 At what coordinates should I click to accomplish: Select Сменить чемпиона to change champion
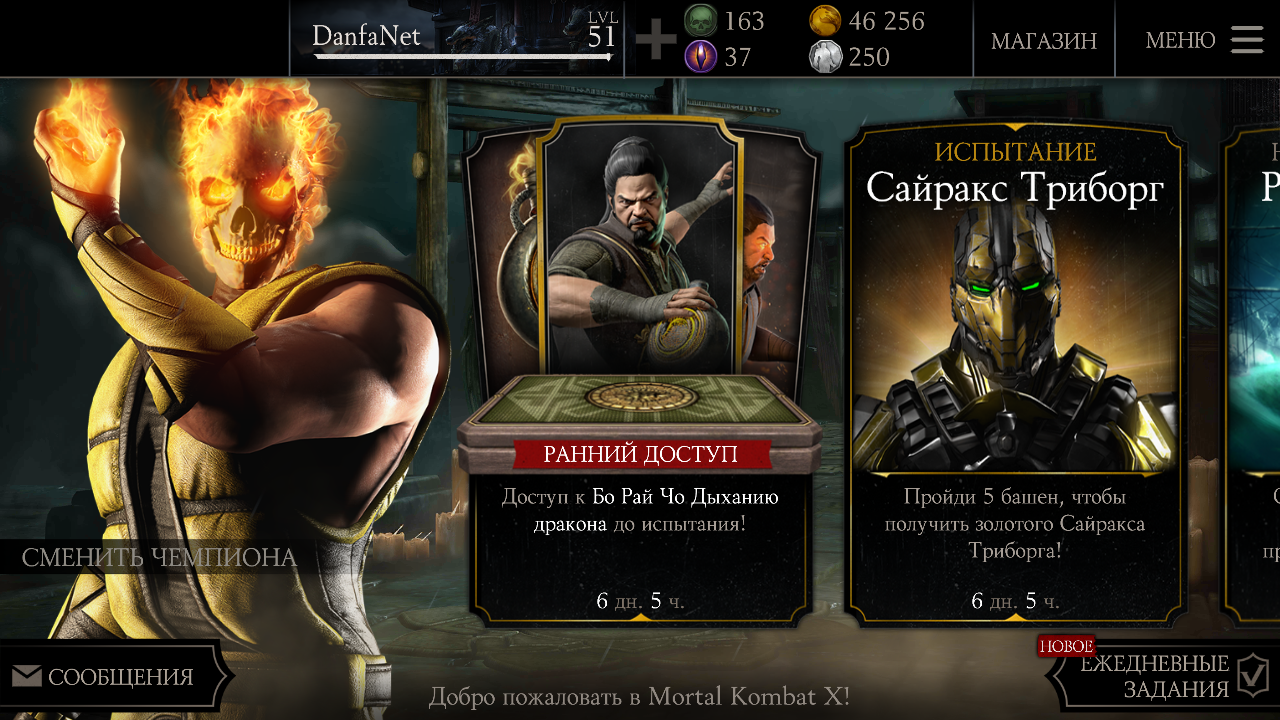159,557
